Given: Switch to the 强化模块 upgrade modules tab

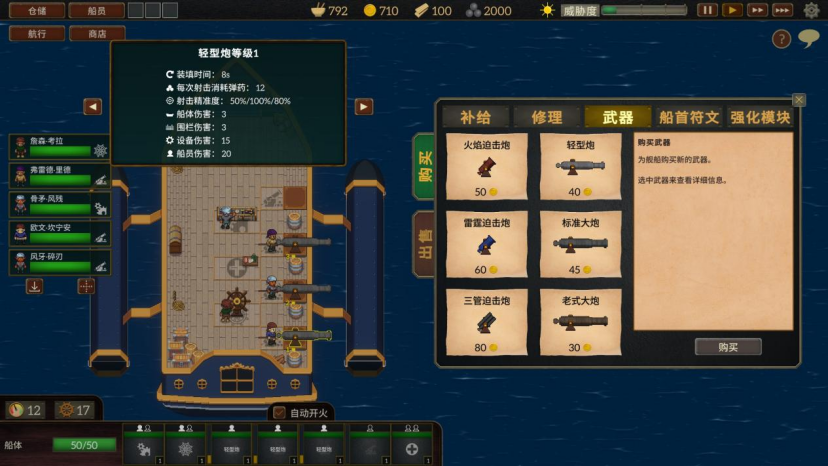Looking at the screenshot, I should 760,117.
